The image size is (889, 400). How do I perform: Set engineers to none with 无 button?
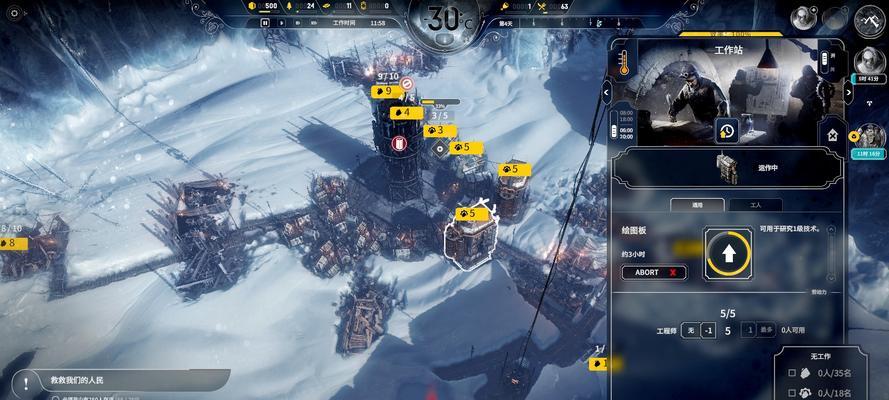[x=690, y=330]
